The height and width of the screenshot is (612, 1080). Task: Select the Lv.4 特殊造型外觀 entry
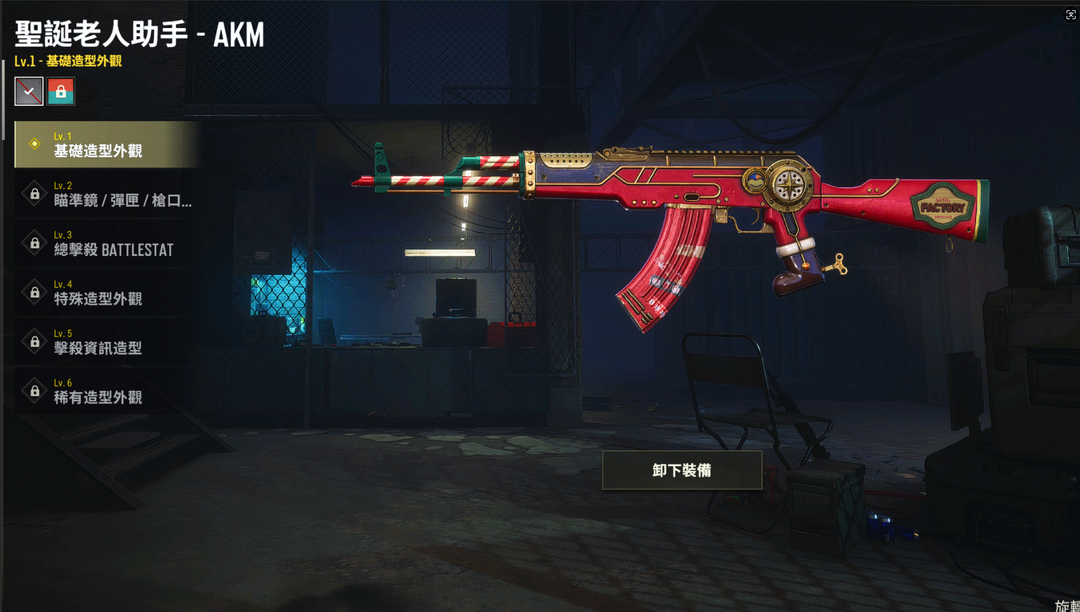(x=105, y=292)
